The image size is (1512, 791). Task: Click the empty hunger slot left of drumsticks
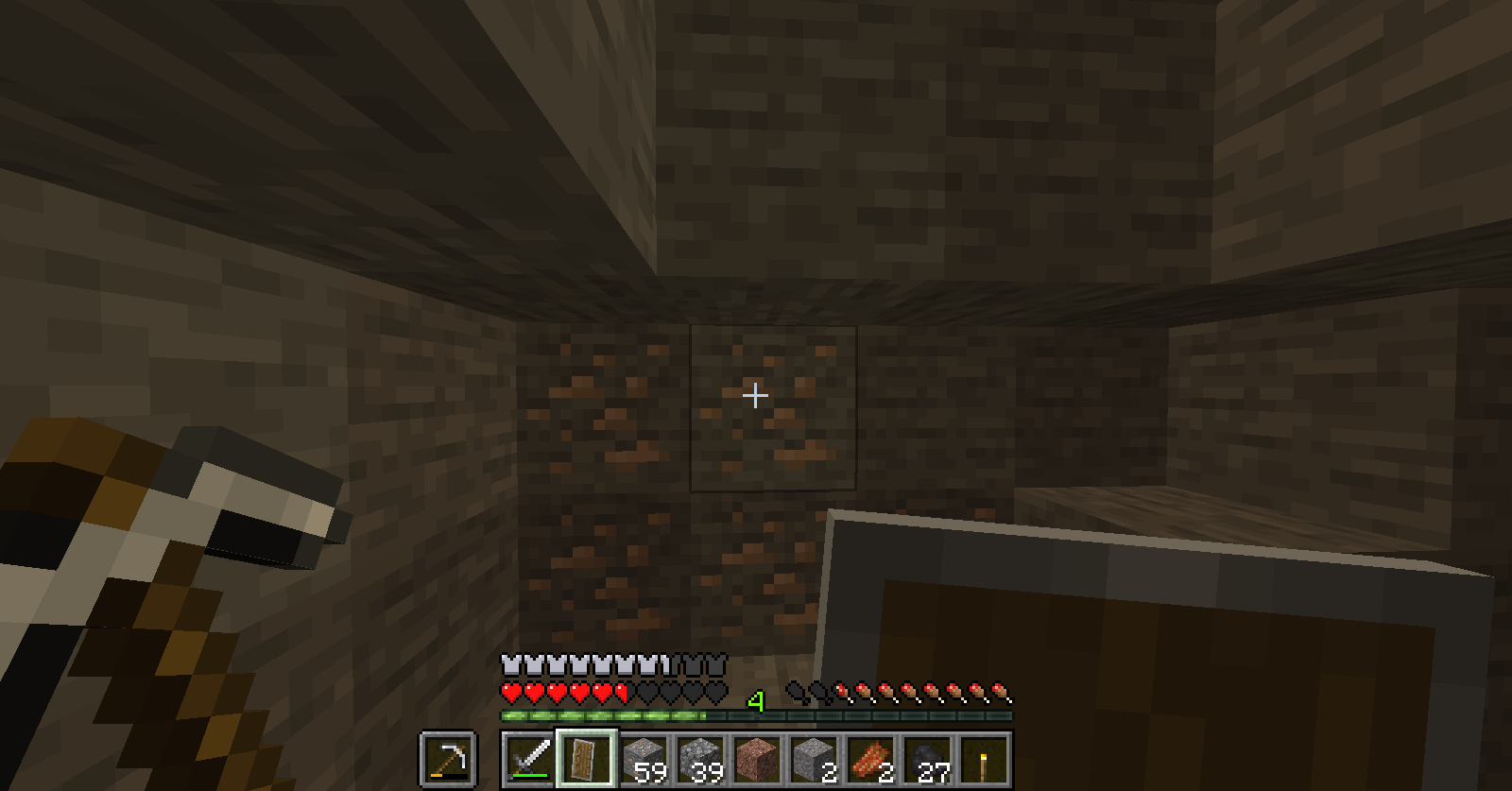(817, 691)
